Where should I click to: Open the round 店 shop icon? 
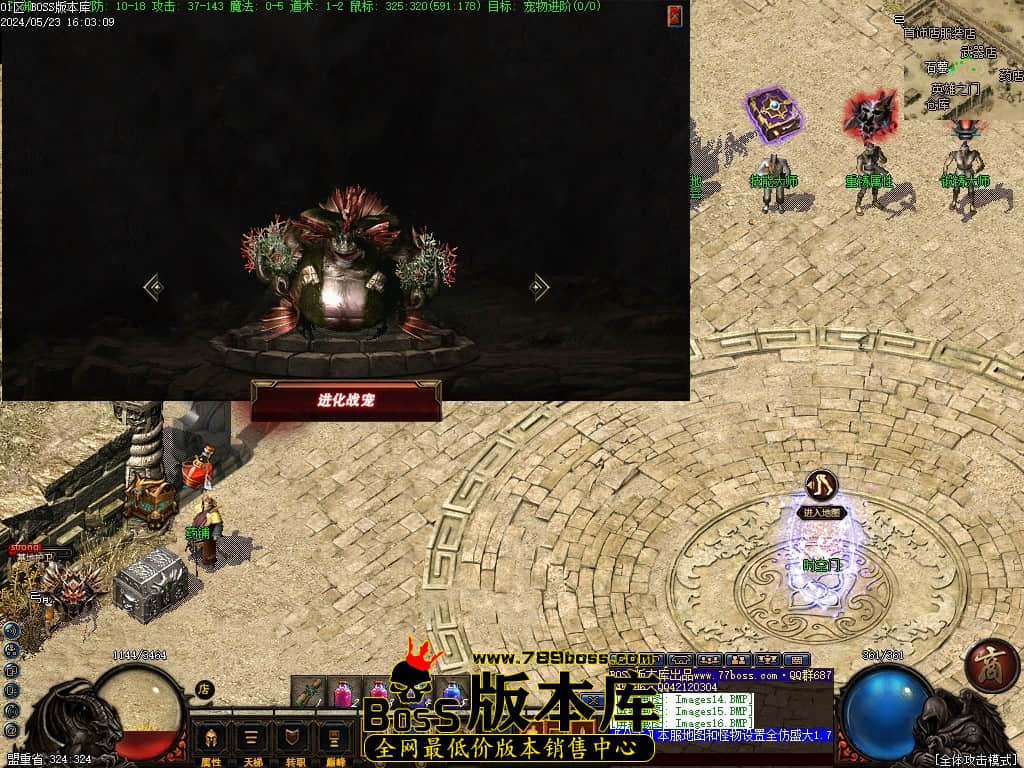click(204, 689)
